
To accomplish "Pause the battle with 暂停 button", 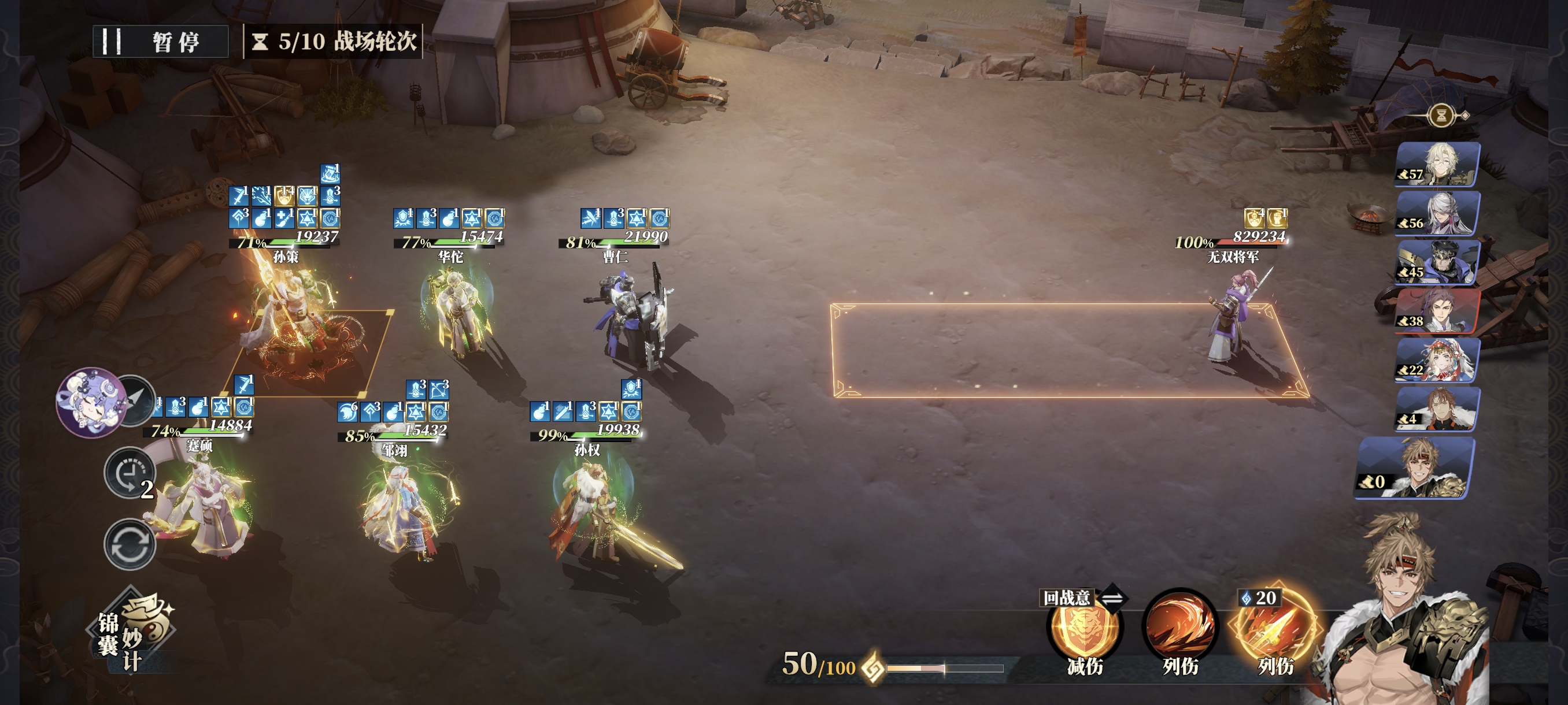I will tap(160, 42).
